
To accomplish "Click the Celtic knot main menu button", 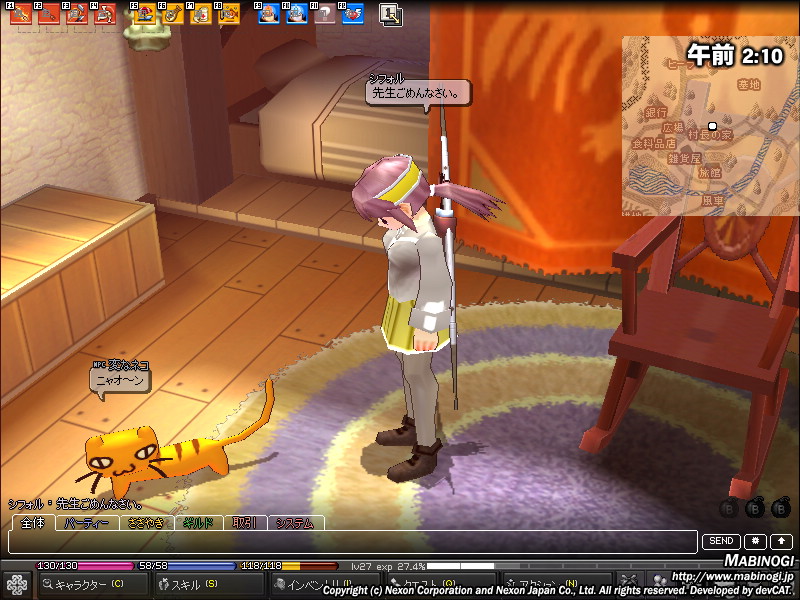I will (17, 584).
